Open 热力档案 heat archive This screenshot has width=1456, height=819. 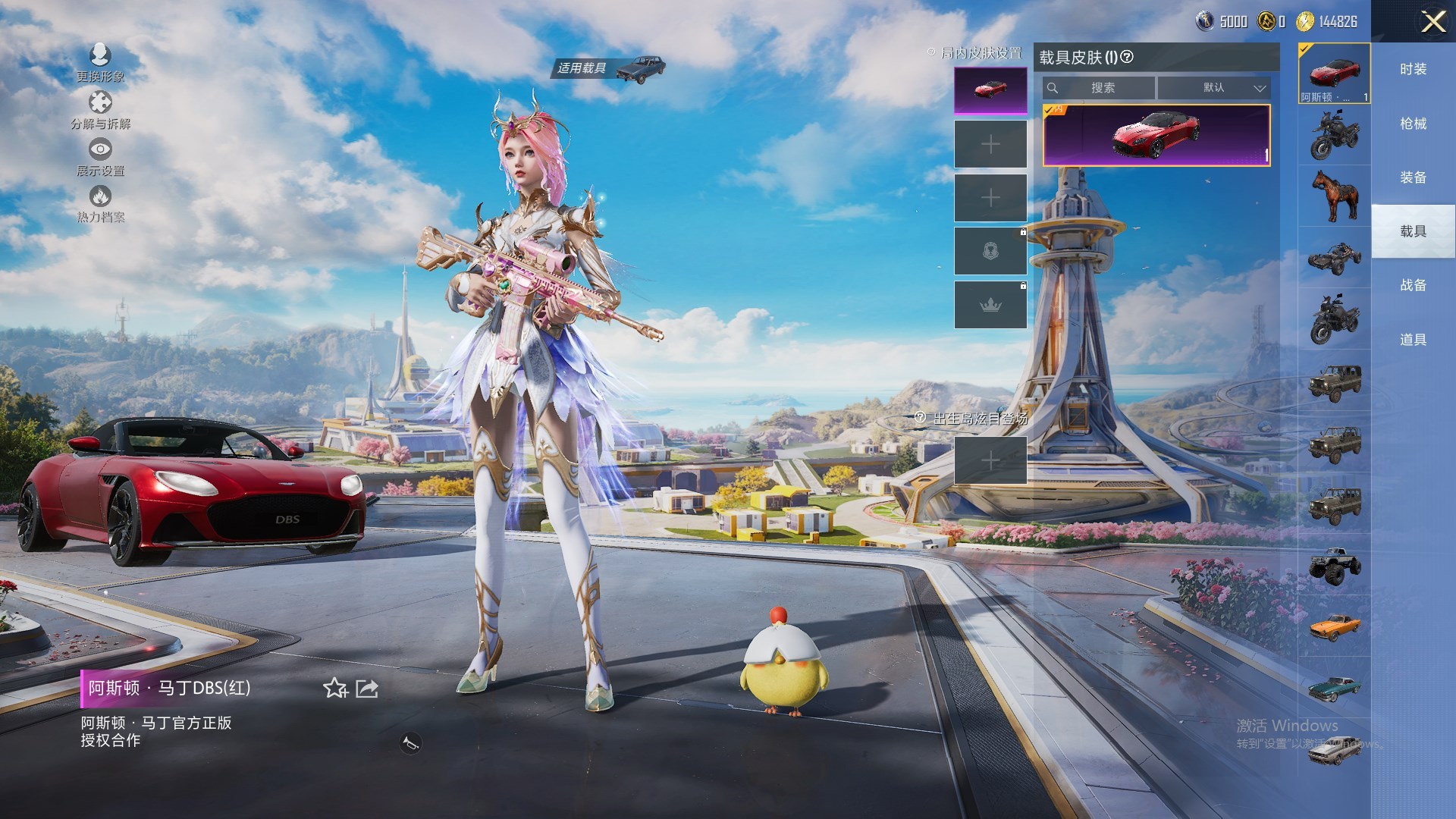[100, 203]
